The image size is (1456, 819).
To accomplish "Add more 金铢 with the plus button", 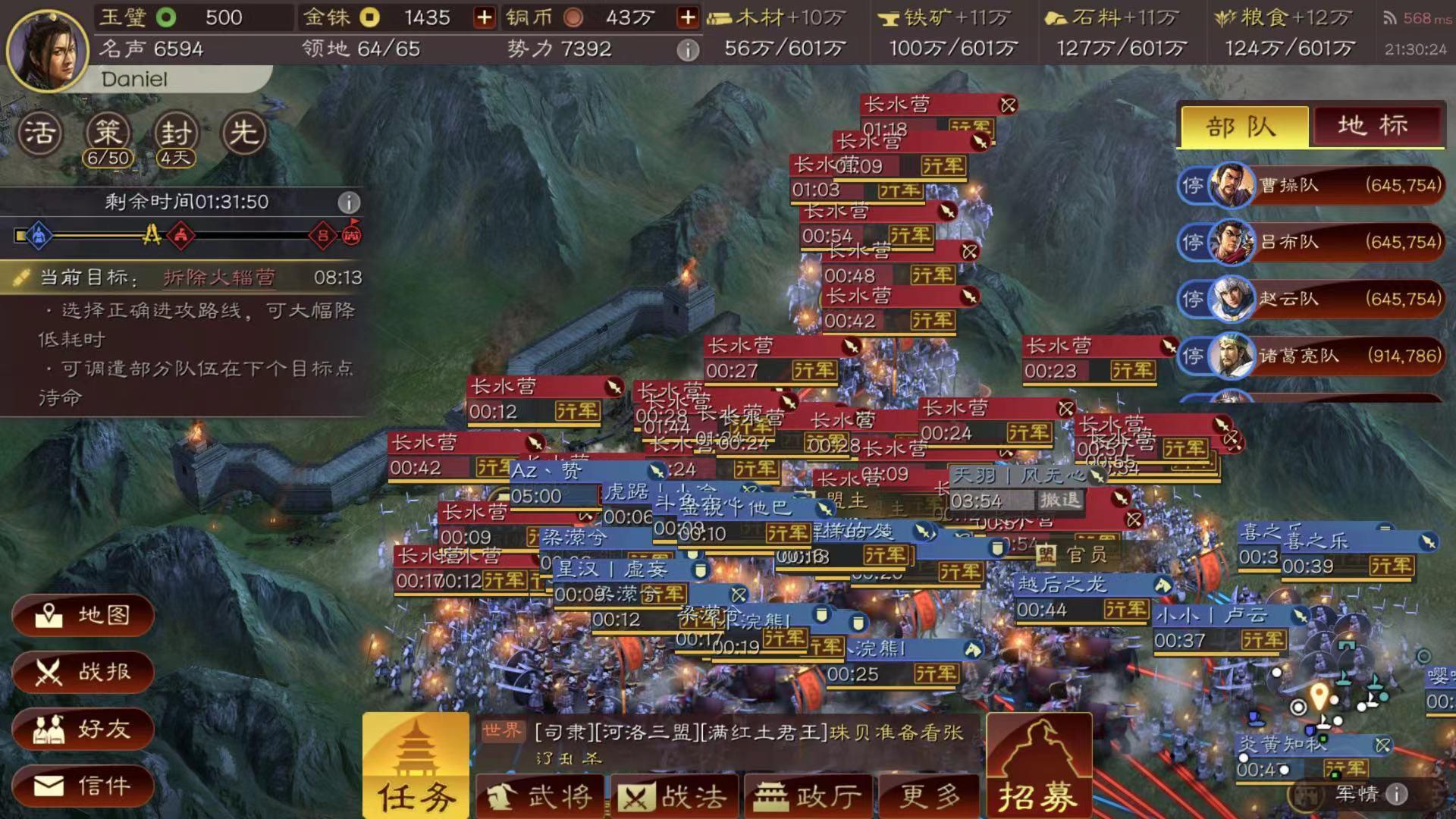I will click(484, 17).
